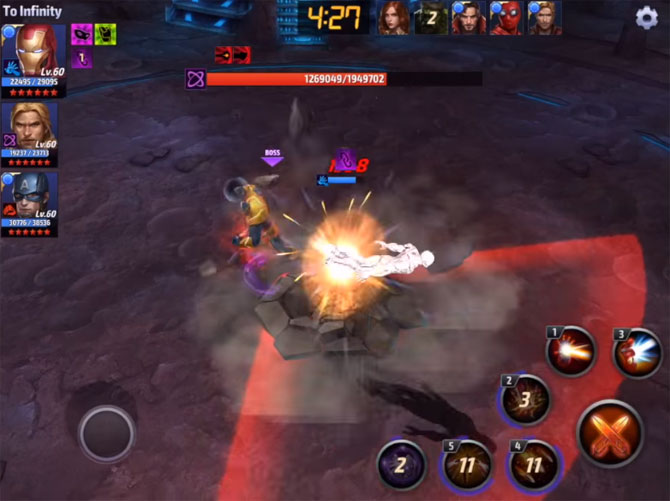670x501 pixels.
Task: Tap the unnumbered skill button showing 2
Action: click(402, 465)
